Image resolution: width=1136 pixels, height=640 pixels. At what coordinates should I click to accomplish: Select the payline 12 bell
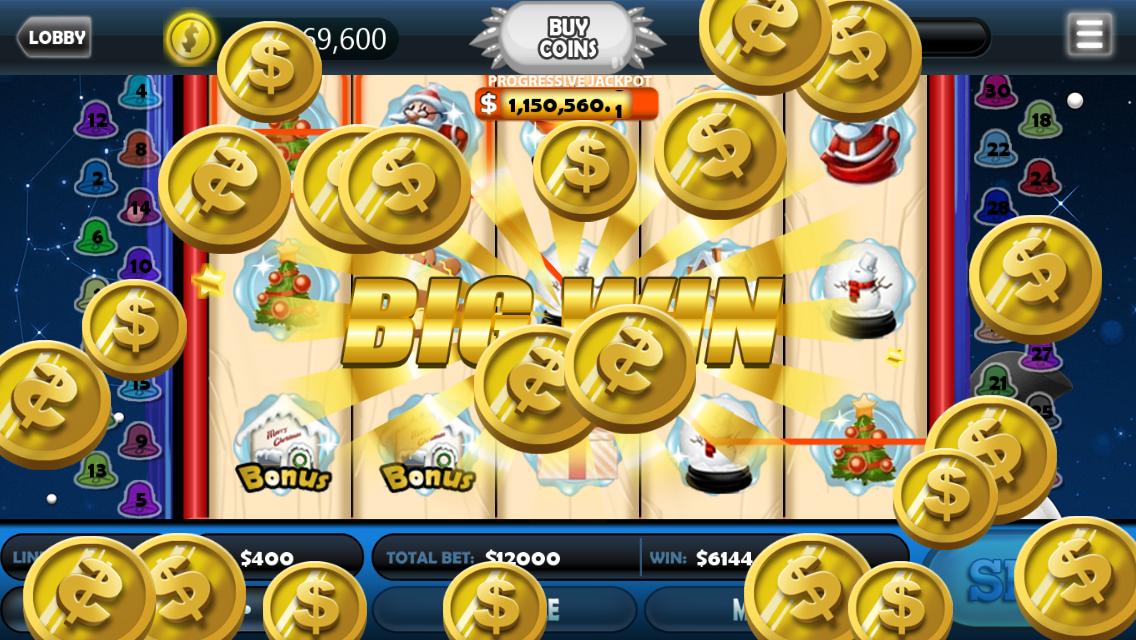(x=96, y=121)
